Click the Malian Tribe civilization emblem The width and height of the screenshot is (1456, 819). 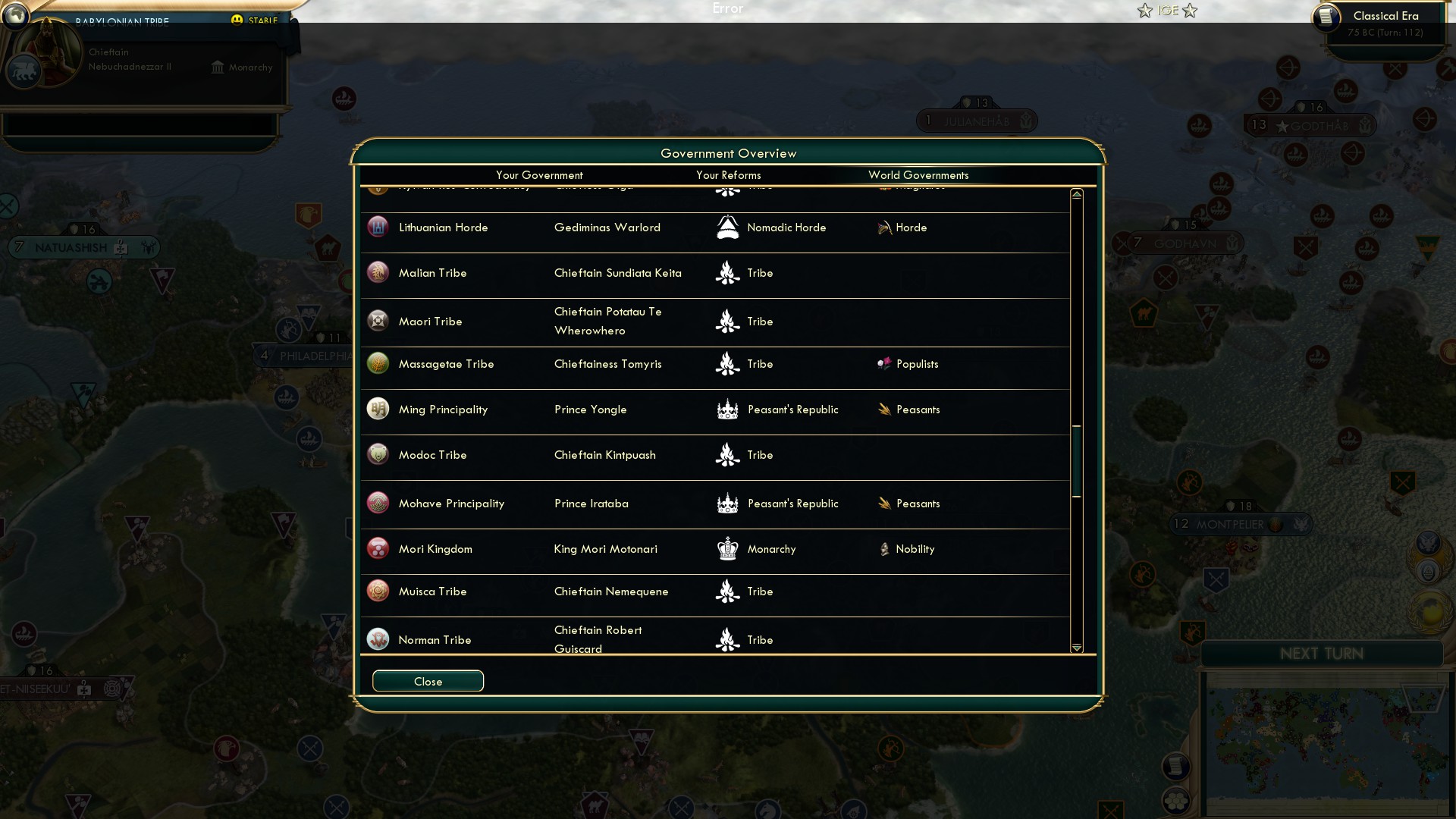[x=378, y=271]
